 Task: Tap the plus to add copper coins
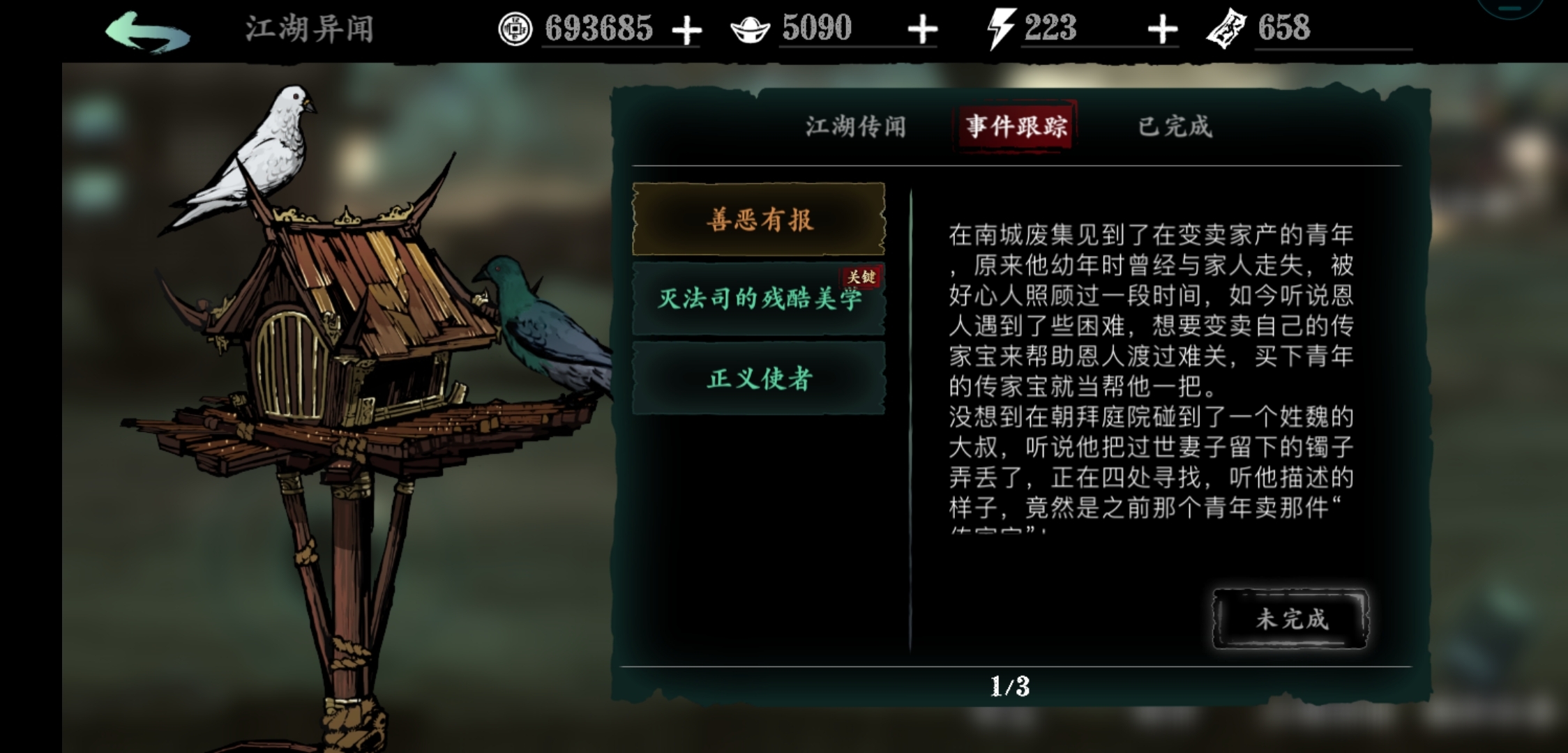(686, 29)
